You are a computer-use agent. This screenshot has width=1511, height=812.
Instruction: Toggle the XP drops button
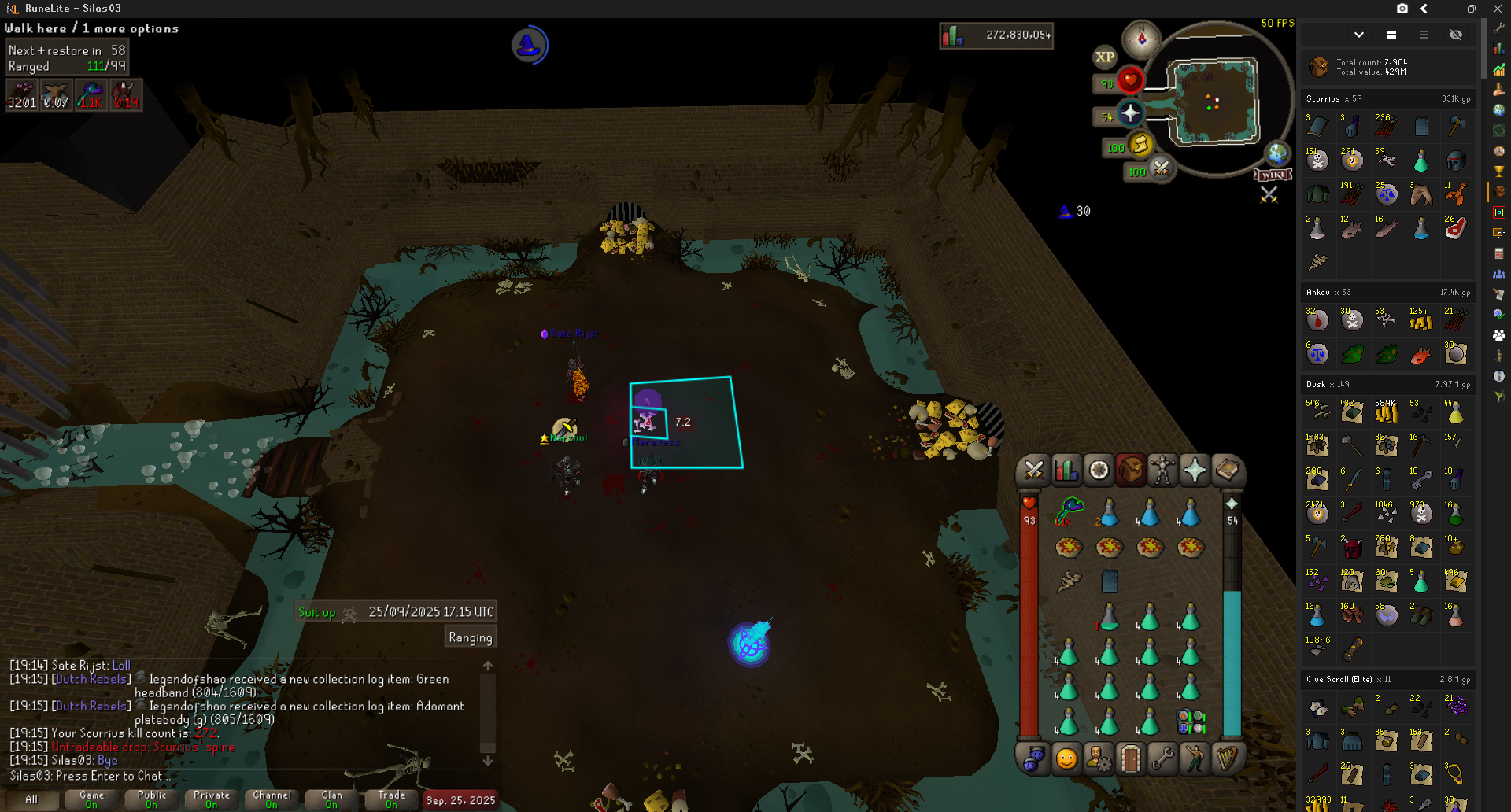(1105, 57)
